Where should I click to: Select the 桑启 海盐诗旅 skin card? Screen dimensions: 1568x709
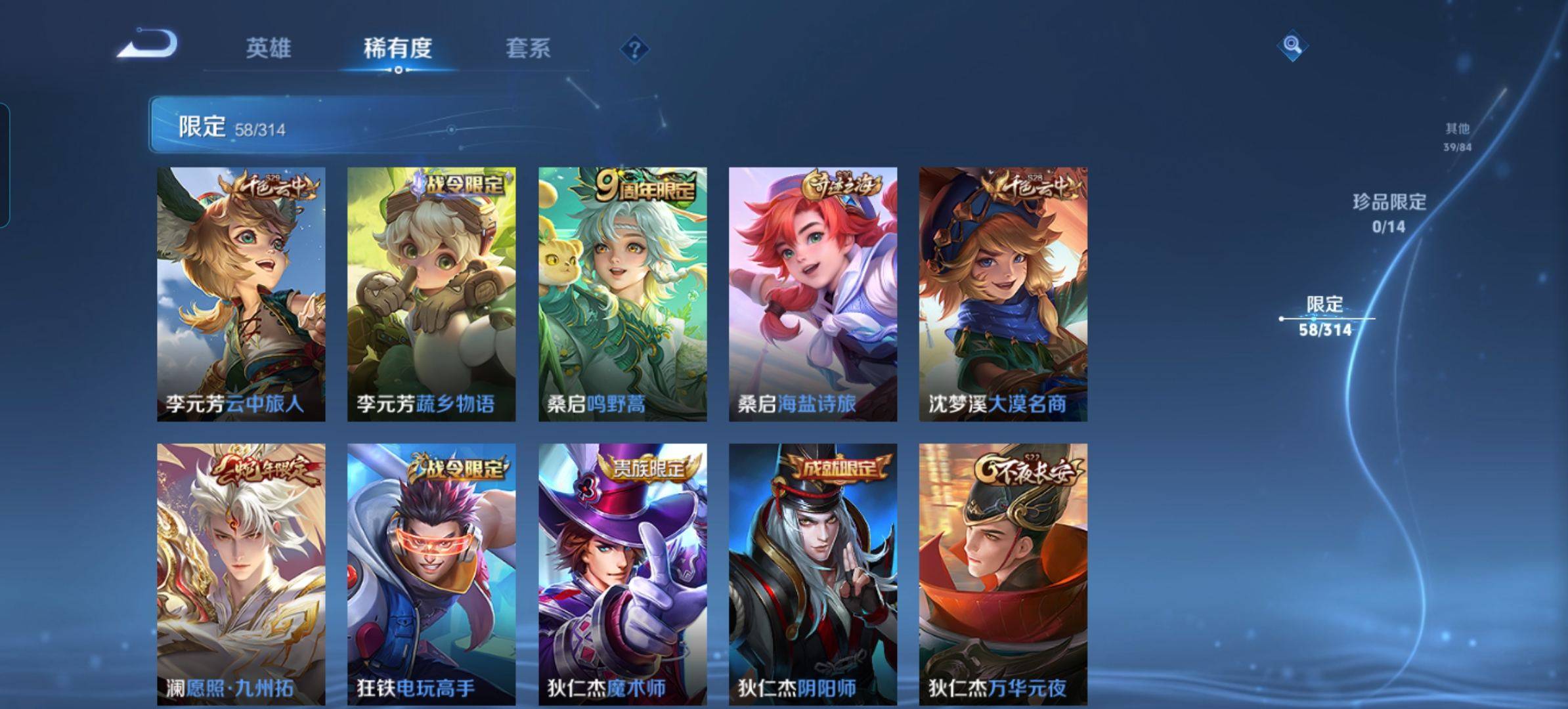click(x=813, y=294)
